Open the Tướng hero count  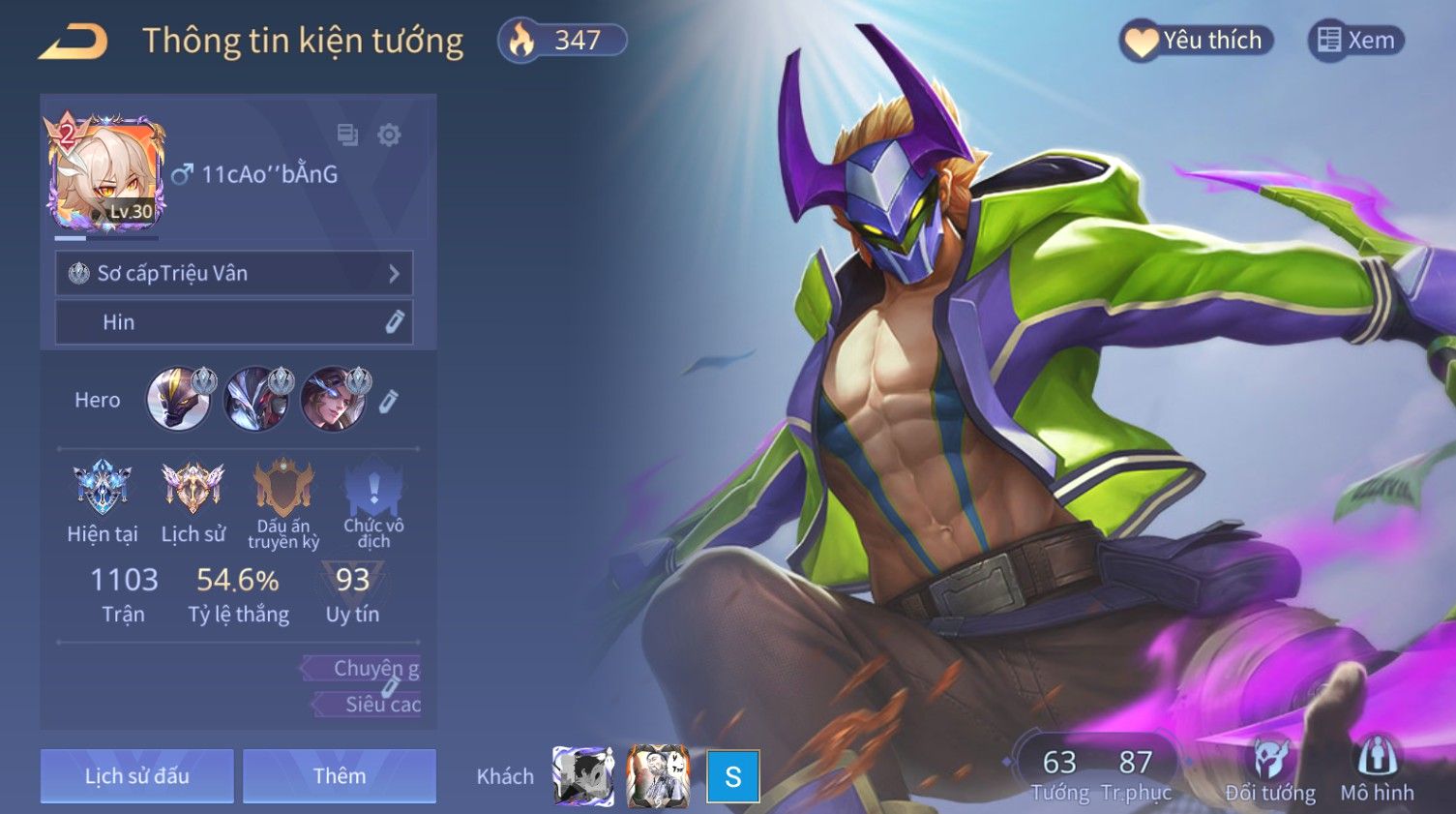pos(1059,774)
